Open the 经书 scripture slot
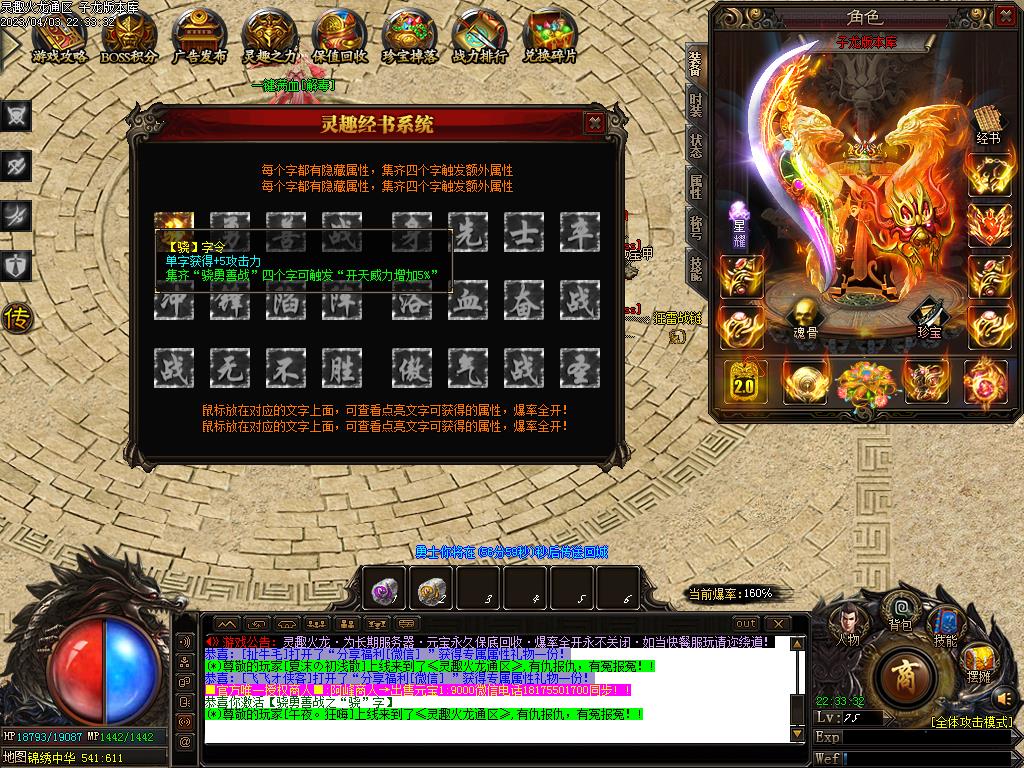Screen dimensions: 1024x768 coord(987,124)
